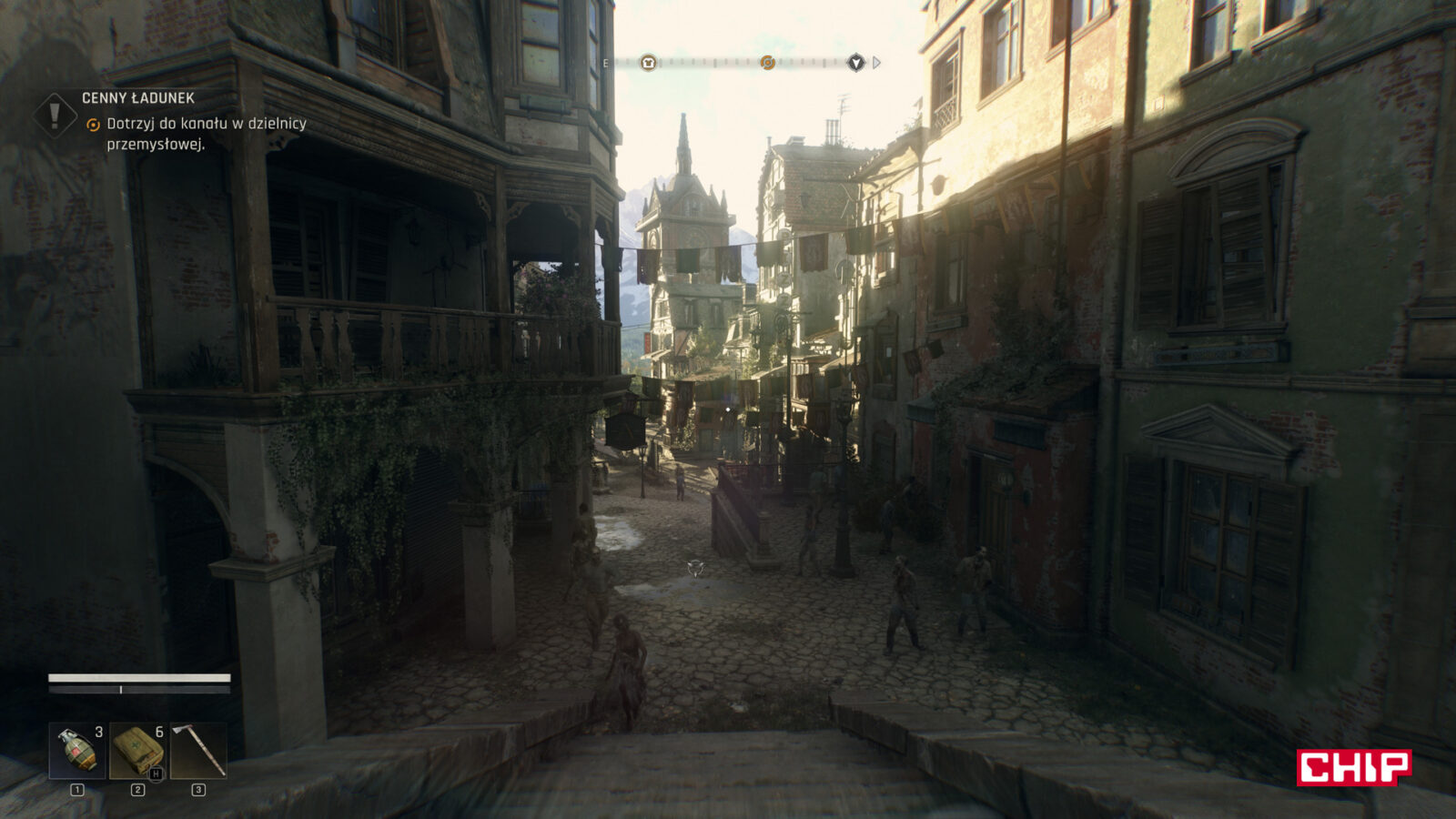Equip the axe weapon slot
Screen dimensions: 1456x819
[198, 751]
